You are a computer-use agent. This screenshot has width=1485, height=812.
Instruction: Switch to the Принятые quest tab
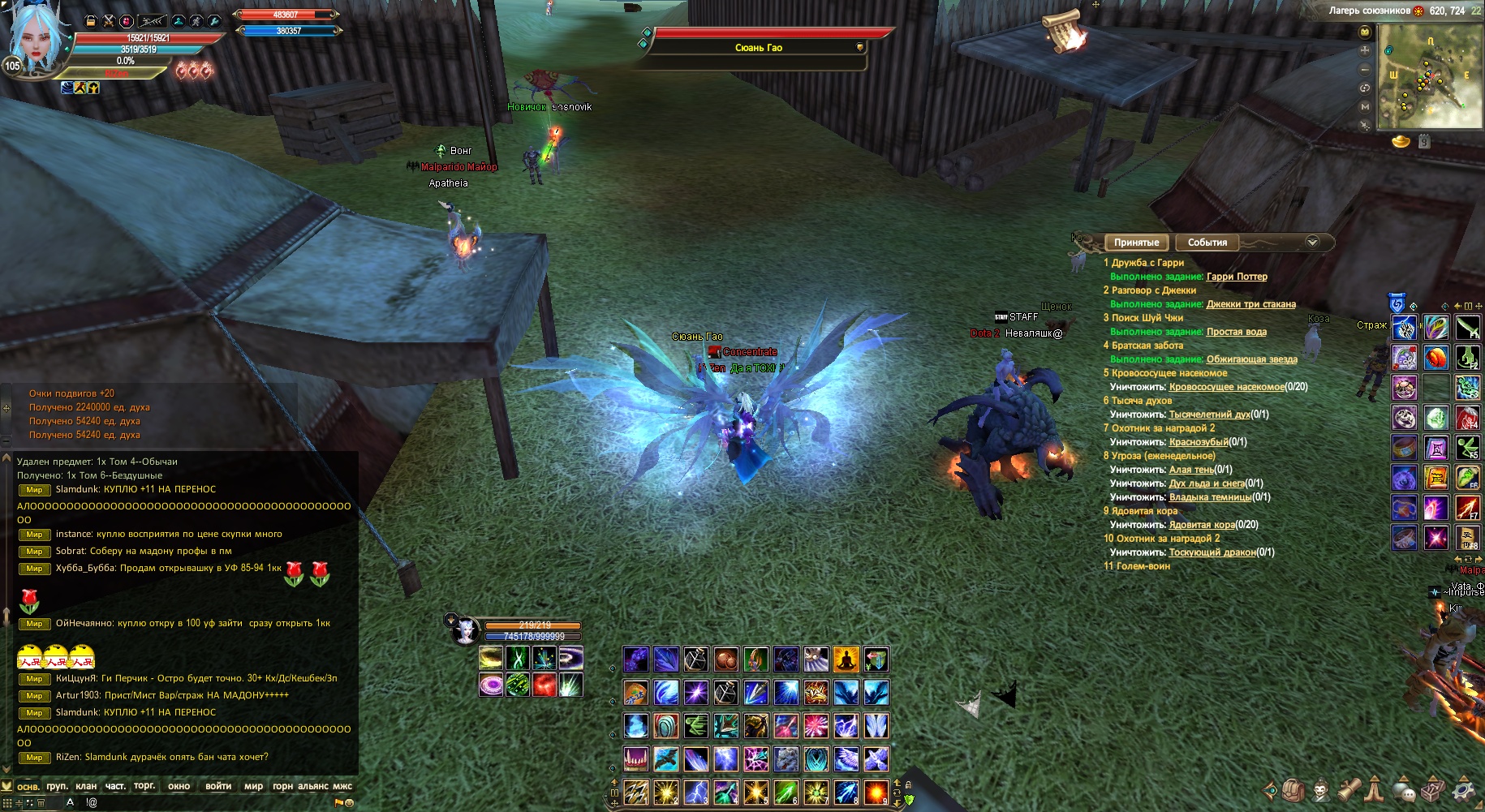(x=1136, y=243)
